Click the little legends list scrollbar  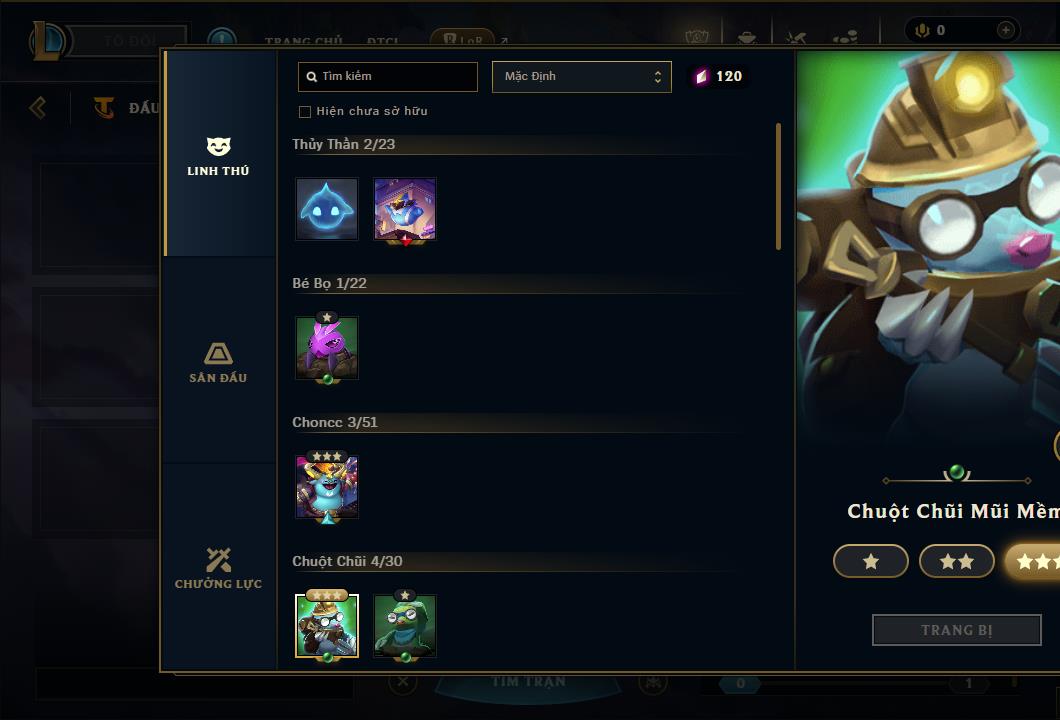coord(778,187)
